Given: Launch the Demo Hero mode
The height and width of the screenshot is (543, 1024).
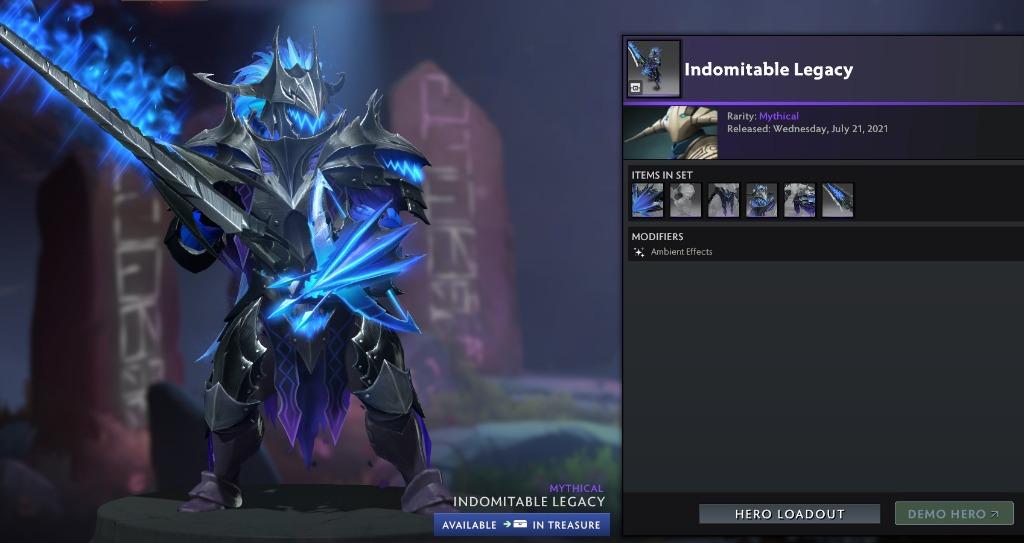Looking at the screenshot, I should pyautogui.click(x=953, y=514).
